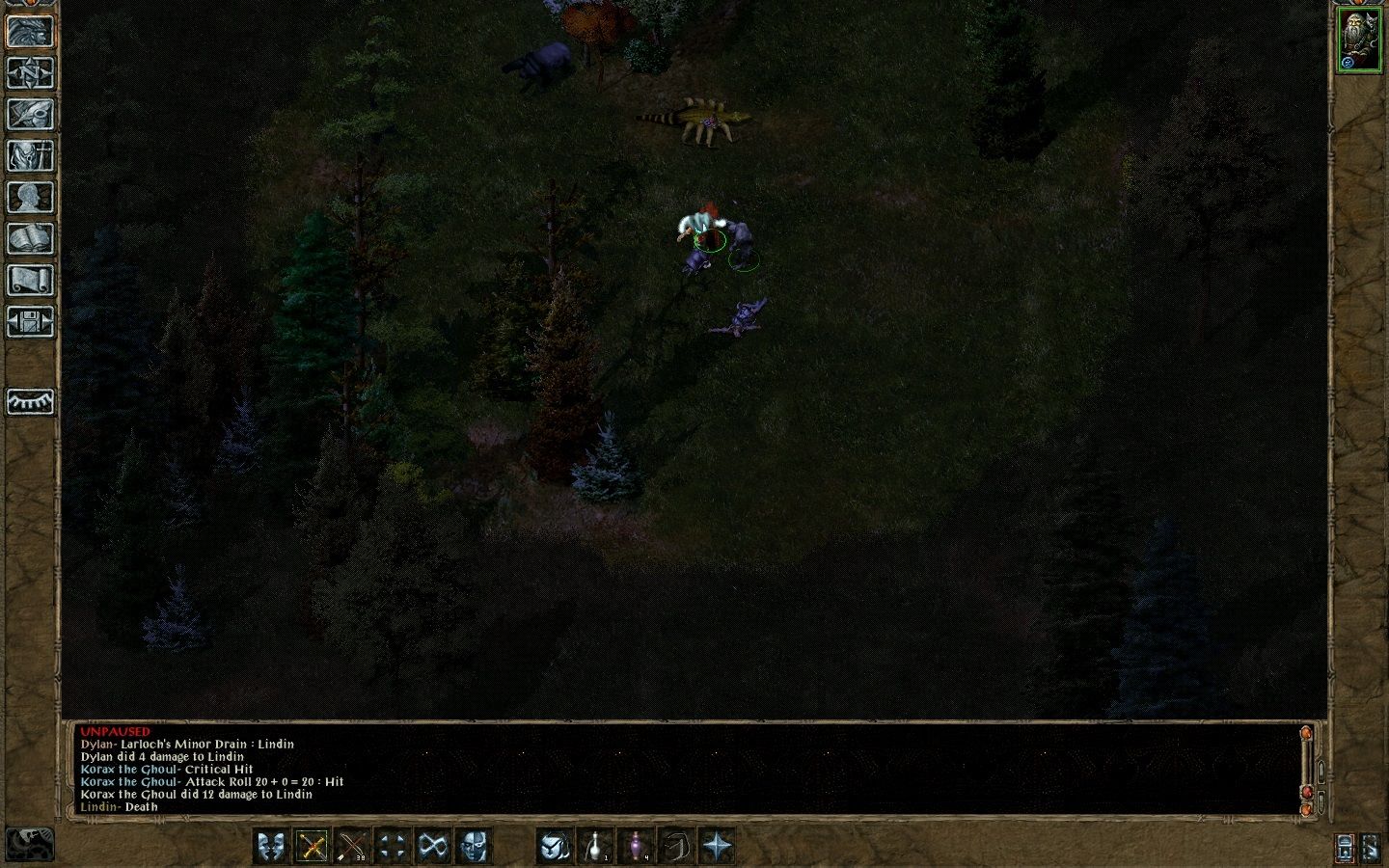Screen dimensions: 1389x868
Task: Open the priest spells scroll
Action: 30,278
